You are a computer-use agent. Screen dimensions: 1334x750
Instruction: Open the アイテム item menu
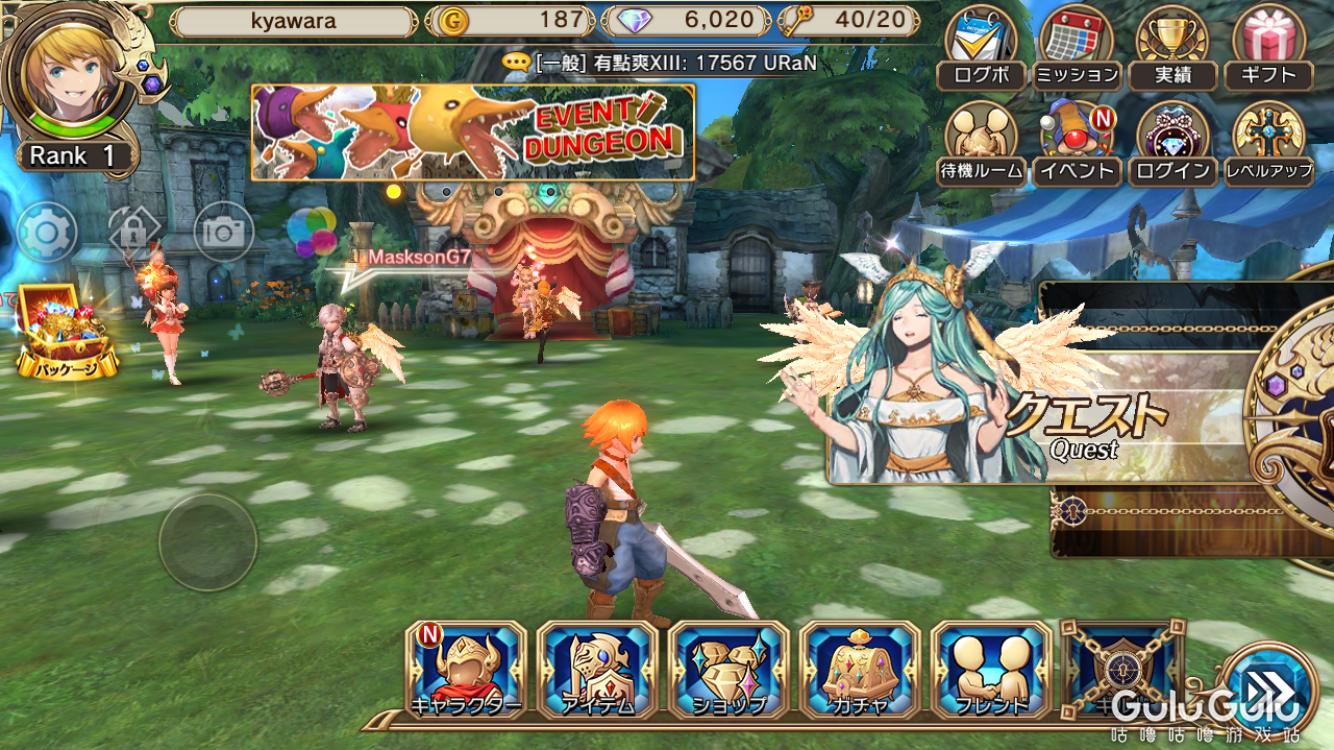tap(598, 670)
